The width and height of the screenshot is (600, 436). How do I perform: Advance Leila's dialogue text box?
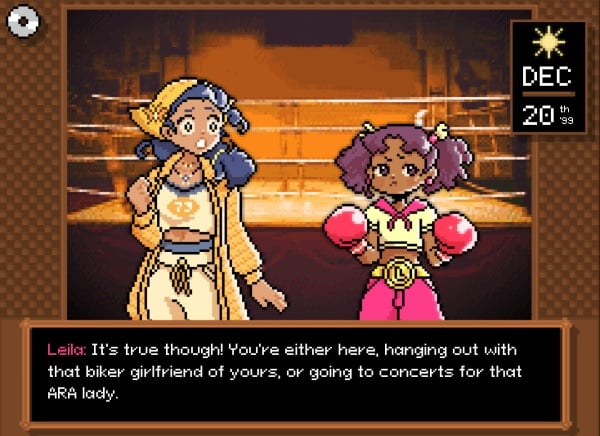point(299,370)
